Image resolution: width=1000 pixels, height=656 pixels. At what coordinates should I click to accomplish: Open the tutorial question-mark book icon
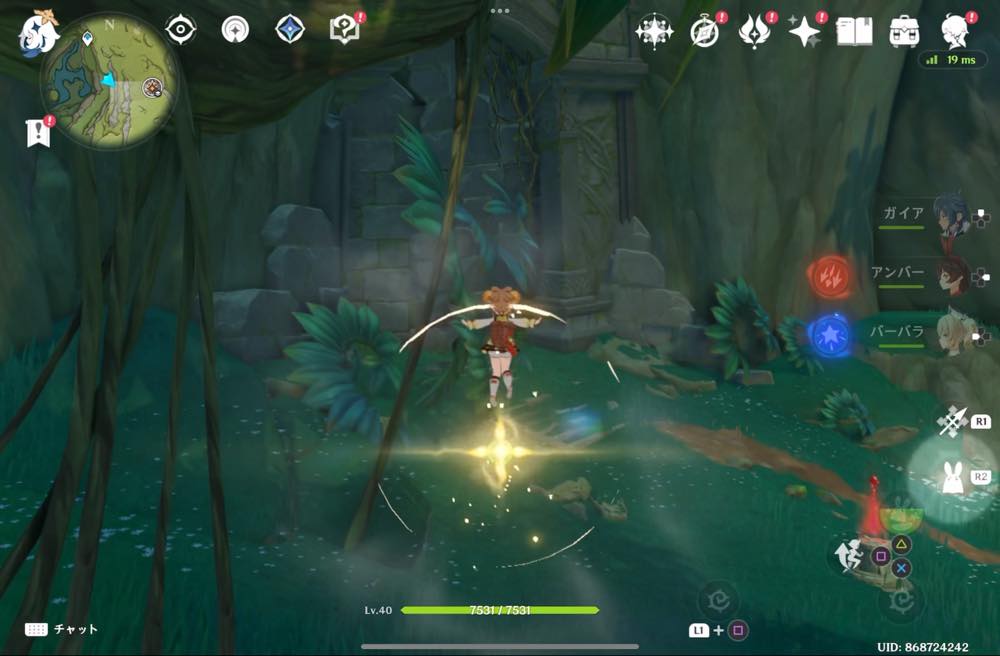pyautogui.click(x=345, y=29)
